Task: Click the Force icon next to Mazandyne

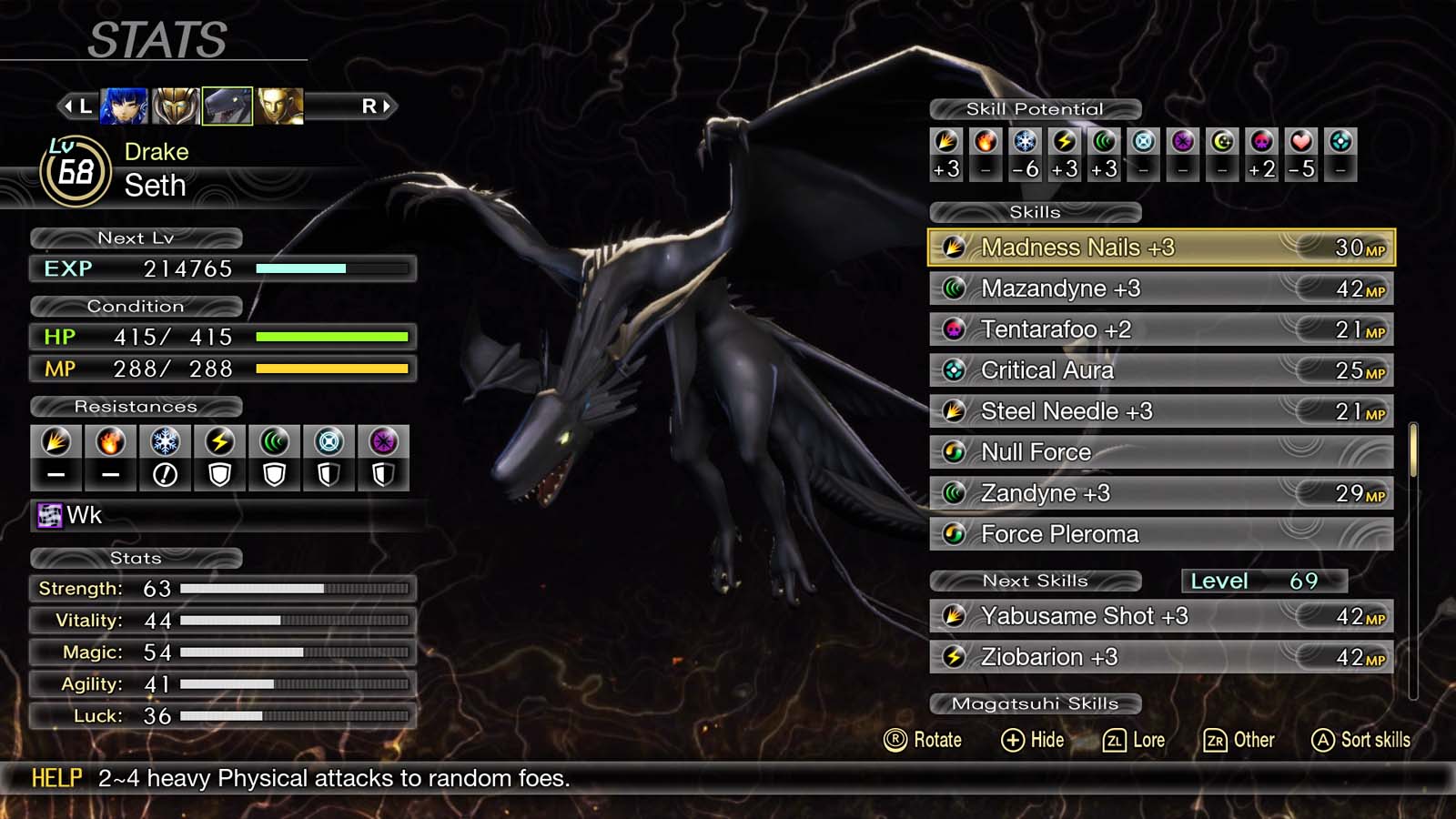Action: coord(955,288)
